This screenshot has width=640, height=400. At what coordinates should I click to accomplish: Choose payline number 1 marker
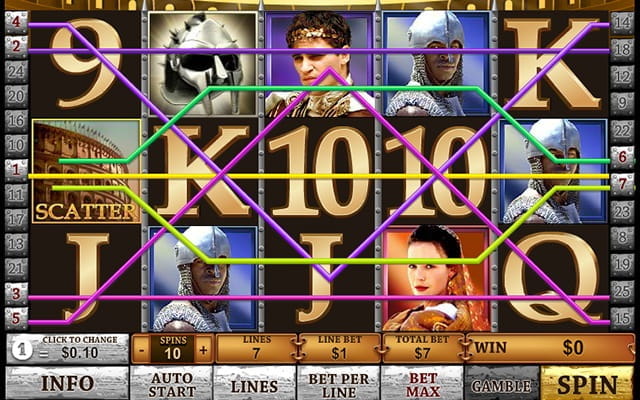pyautogui.click(x=16, y=168)
